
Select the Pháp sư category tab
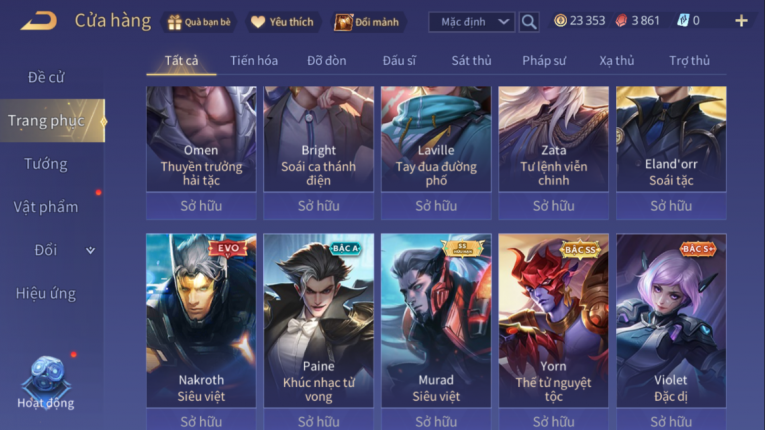coord(545,61)
